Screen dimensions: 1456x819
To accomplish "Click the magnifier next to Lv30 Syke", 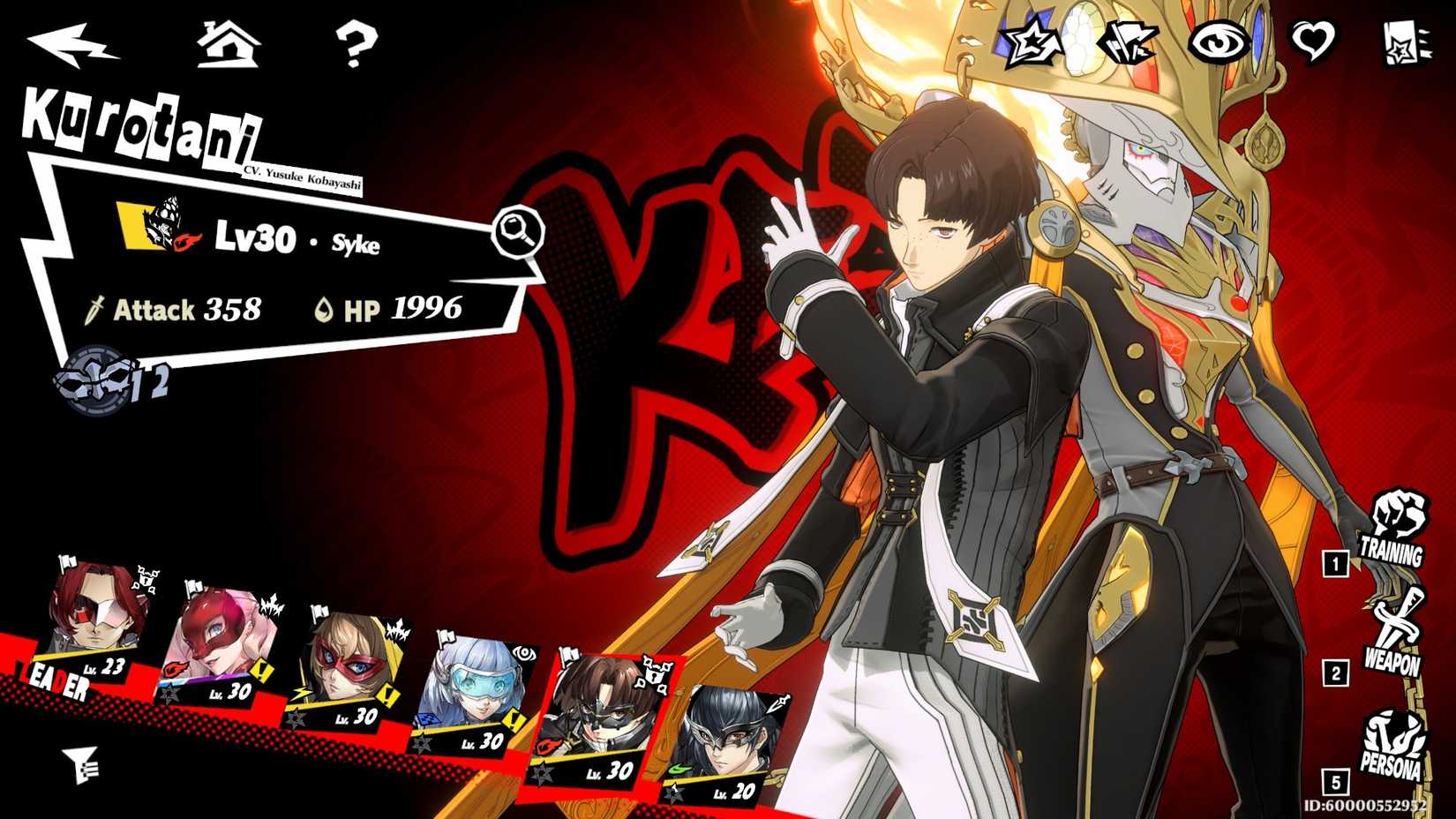I will [x=518, y=232].
